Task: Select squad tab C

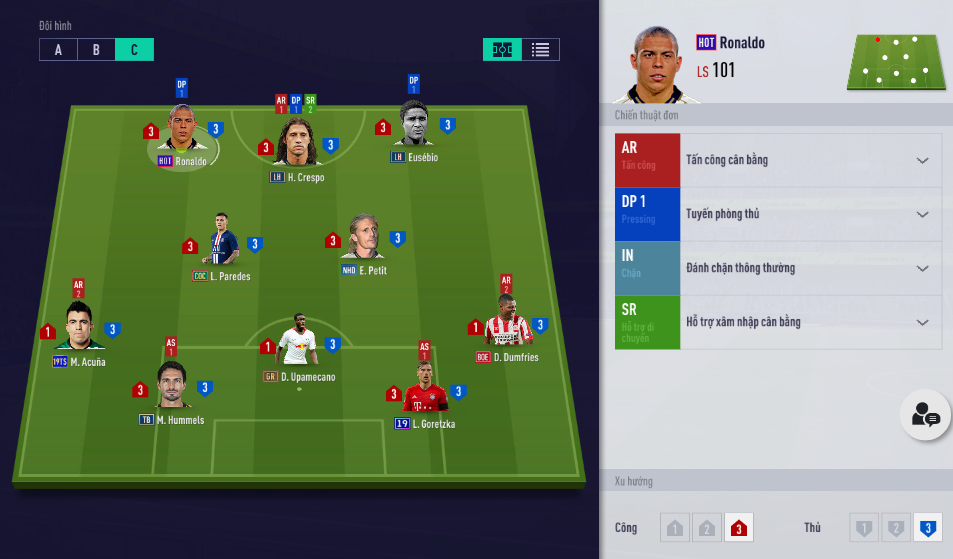Action: 134,50
